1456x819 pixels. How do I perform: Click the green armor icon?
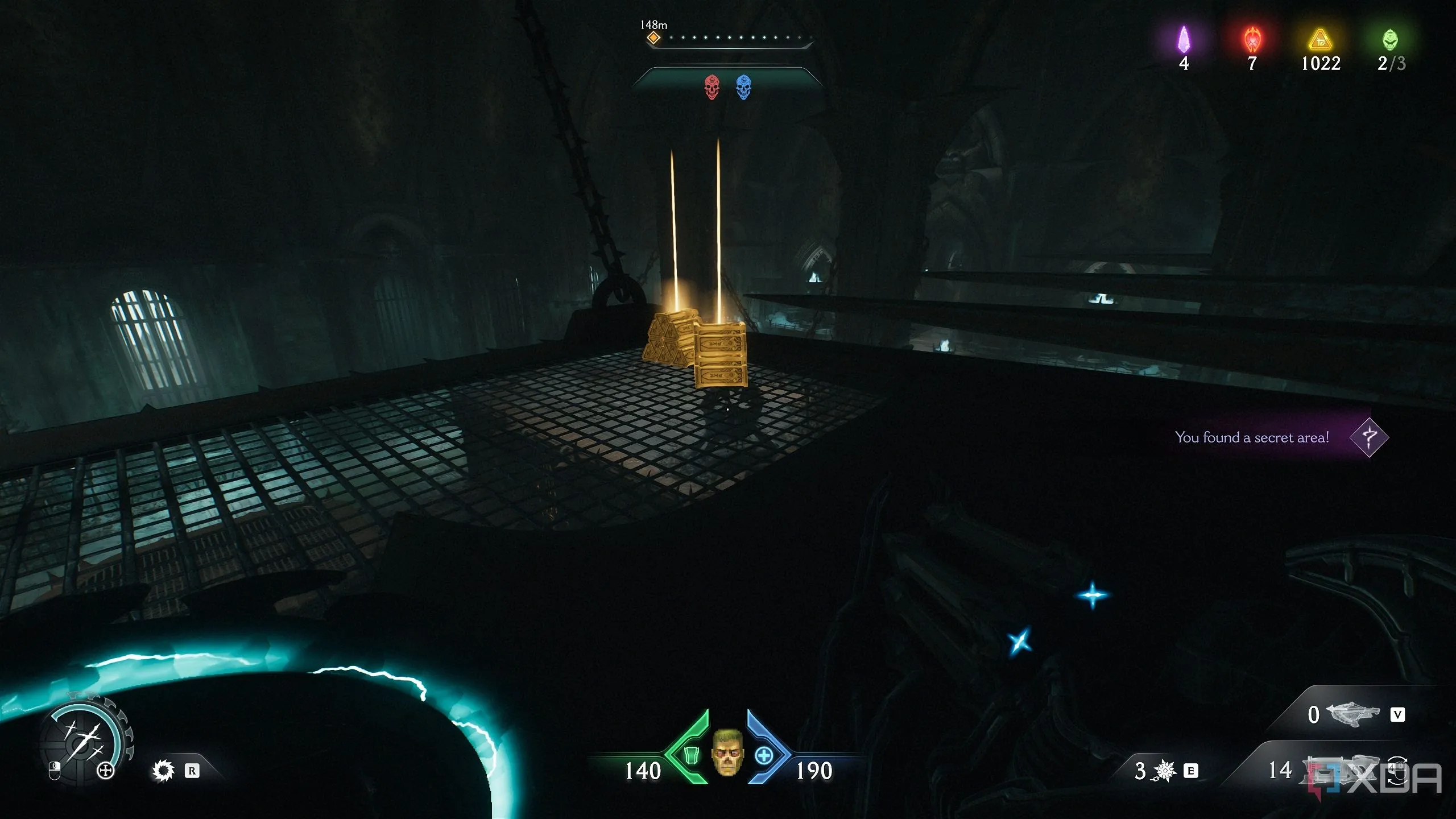(x=691, y=755)
